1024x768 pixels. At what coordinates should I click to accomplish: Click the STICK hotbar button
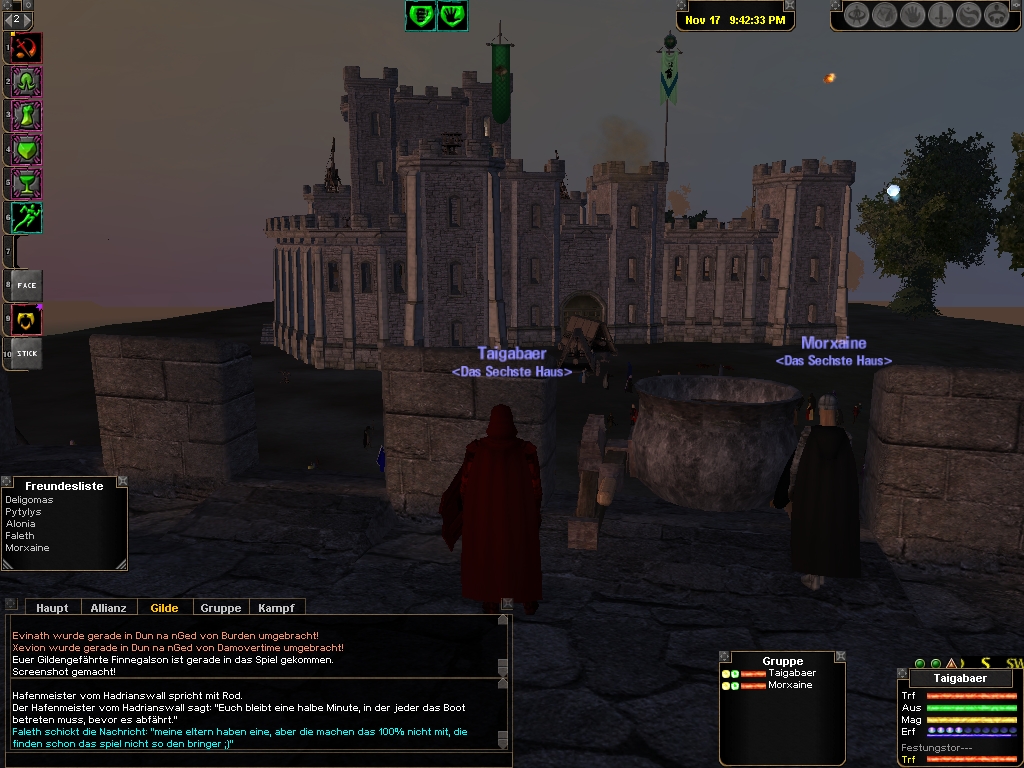(27, 353)
